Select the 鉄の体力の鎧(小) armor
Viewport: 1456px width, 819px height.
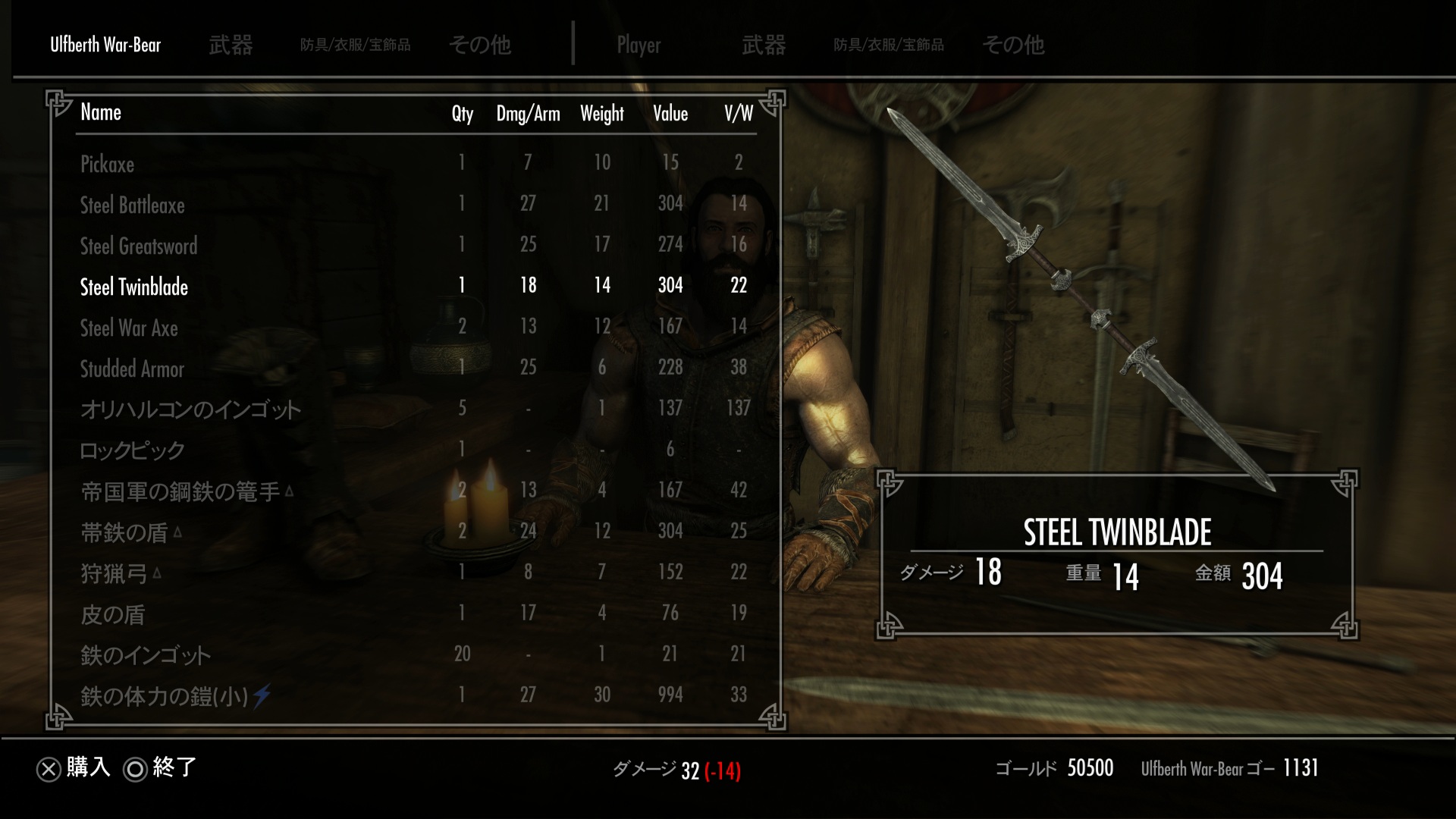click(165, 696)
